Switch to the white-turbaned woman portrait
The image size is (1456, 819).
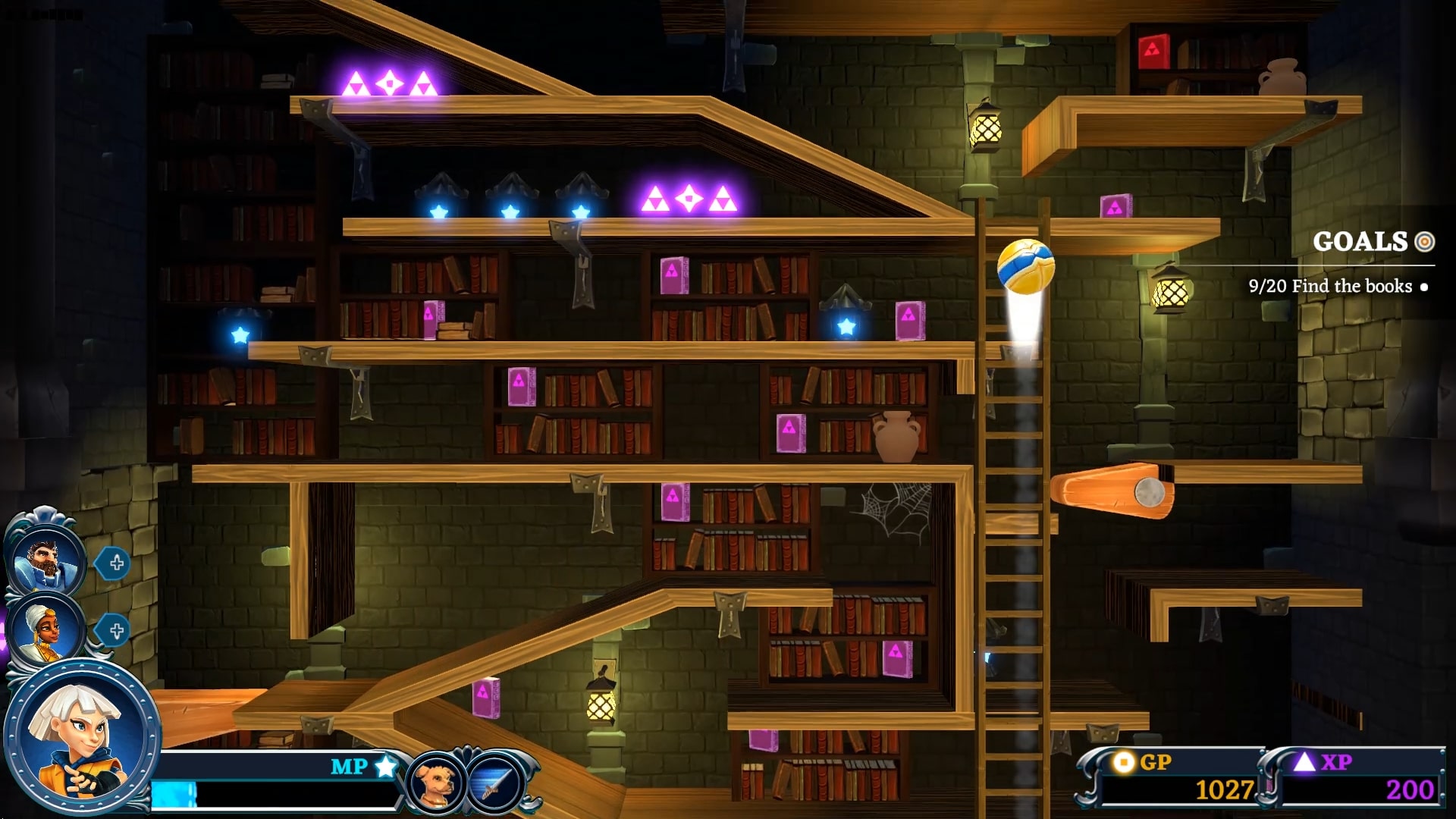point(45,629)
